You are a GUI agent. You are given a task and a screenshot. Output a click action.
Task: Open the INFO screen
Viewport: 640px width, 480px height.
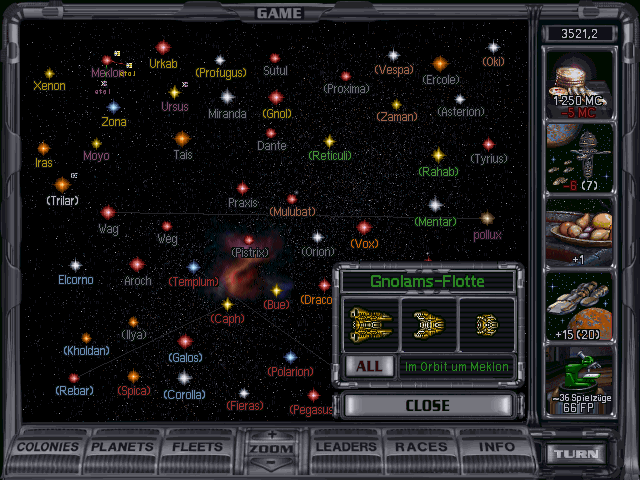point(496,447)
